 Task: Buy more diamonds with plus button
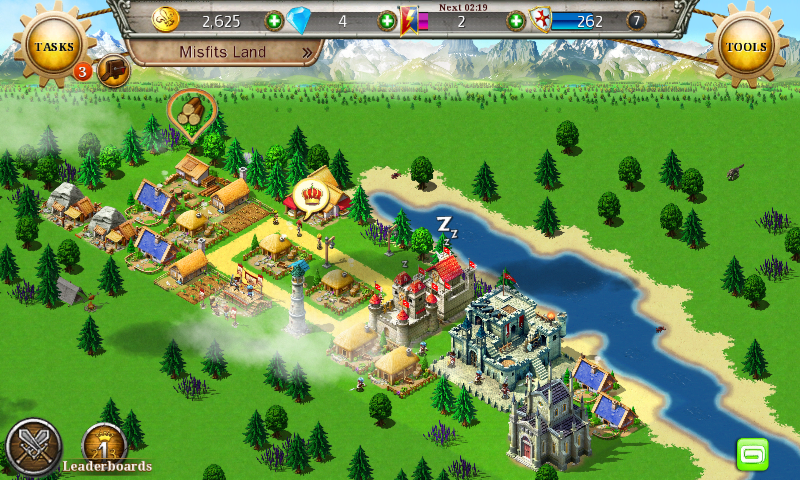tap(387, 20)
